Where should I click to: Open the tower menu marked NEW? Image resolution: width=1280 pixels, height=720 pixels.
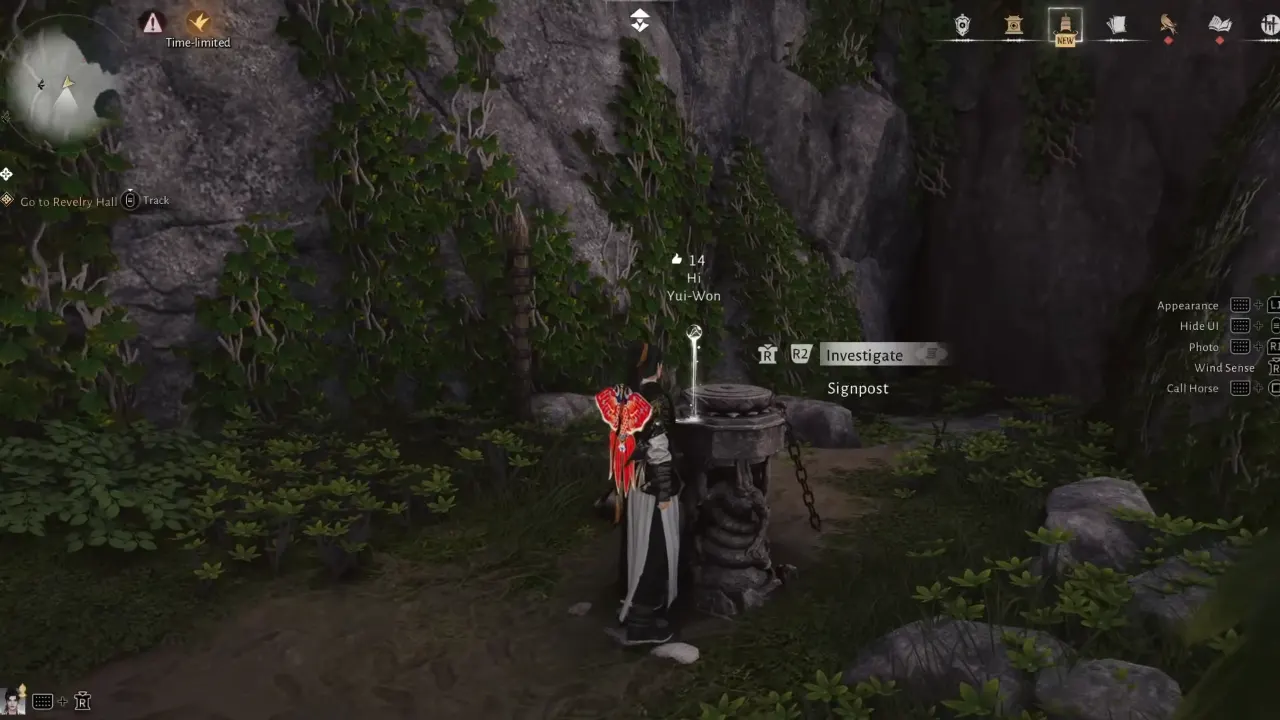(1065, 25)
